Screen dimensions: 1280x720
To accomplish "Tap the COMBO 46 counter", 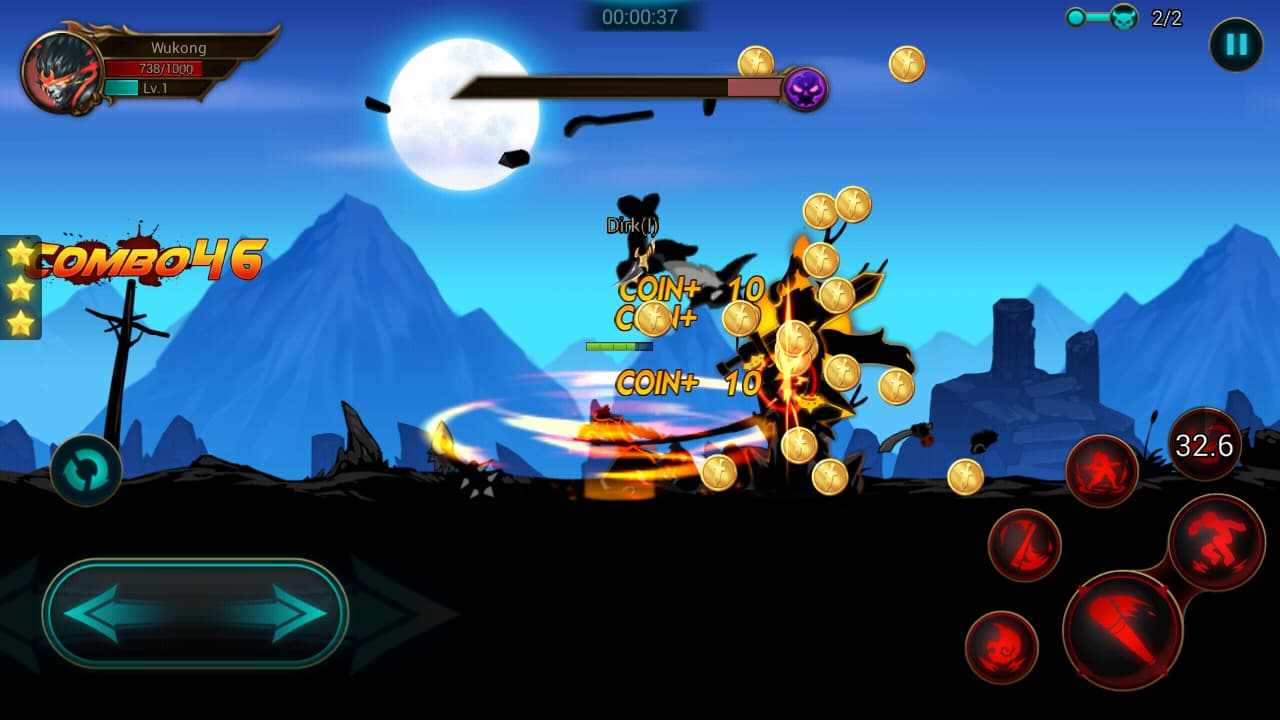I will click(145, 262).
